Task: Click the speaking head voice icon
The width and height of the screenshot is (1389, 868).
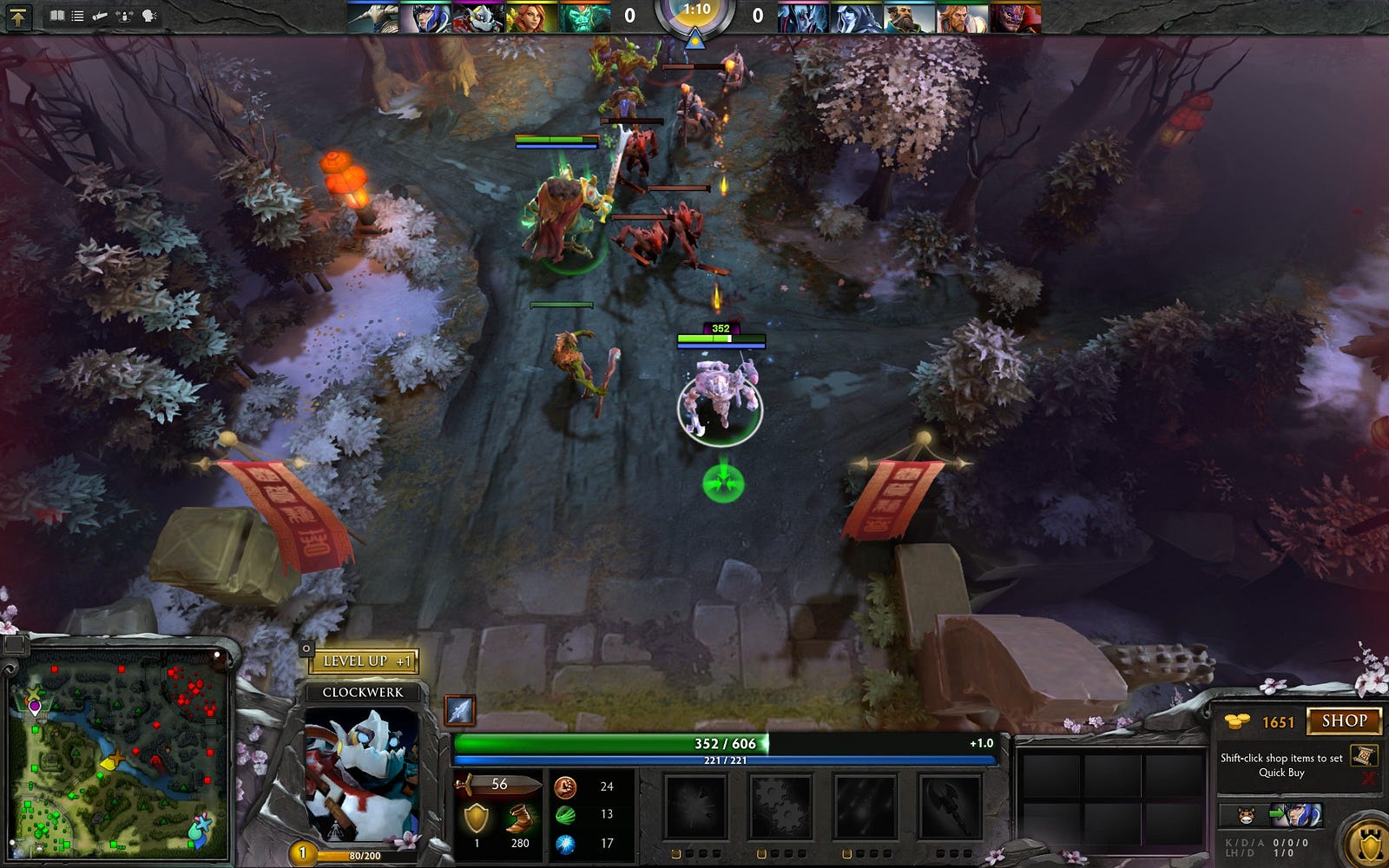Action: click(149, 16)
